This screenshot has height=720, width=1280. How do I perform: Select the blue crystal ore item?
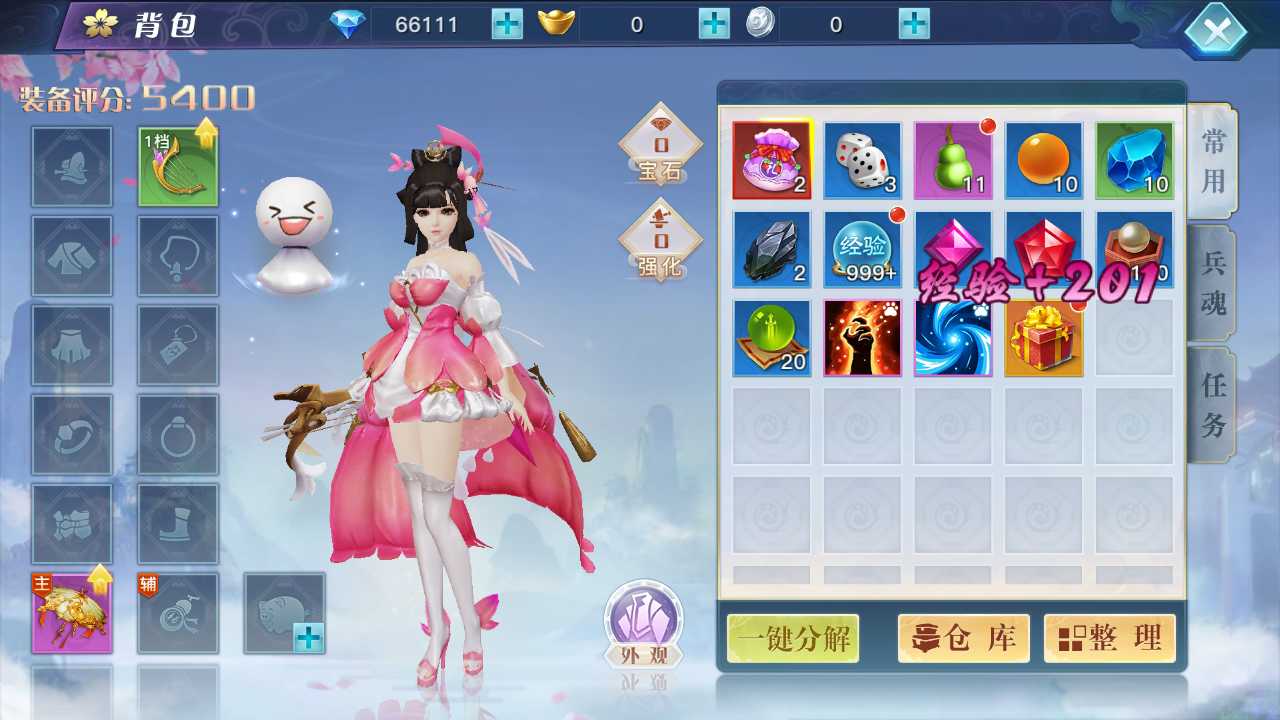pyautogui.click(x=1133, y=158)
